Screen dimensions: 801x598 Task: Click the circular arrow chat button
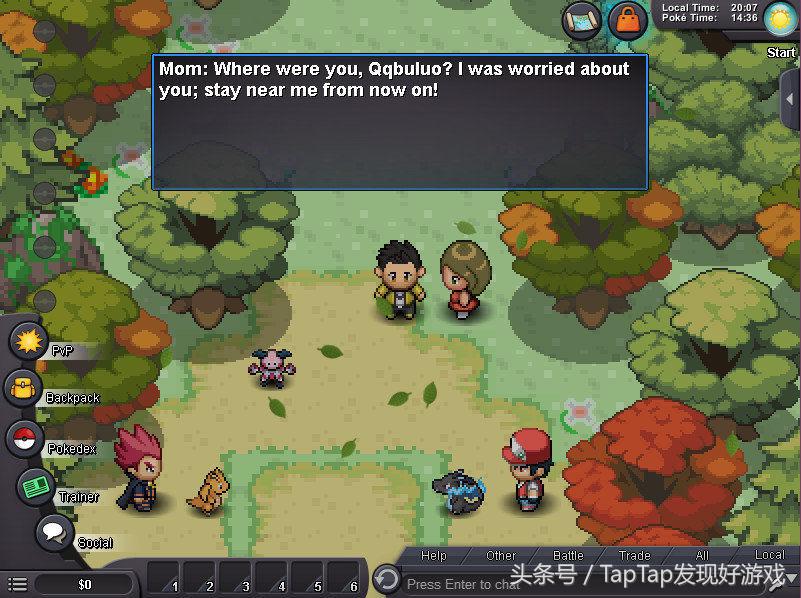point(386,579)
